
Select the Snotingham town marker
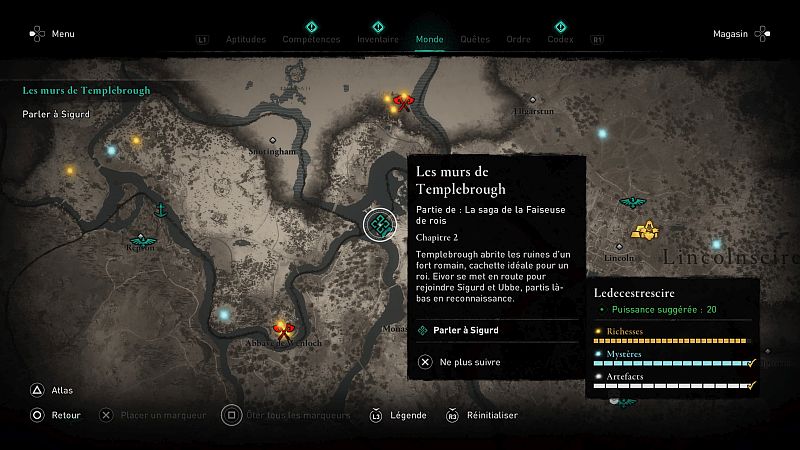coord(272,142)
